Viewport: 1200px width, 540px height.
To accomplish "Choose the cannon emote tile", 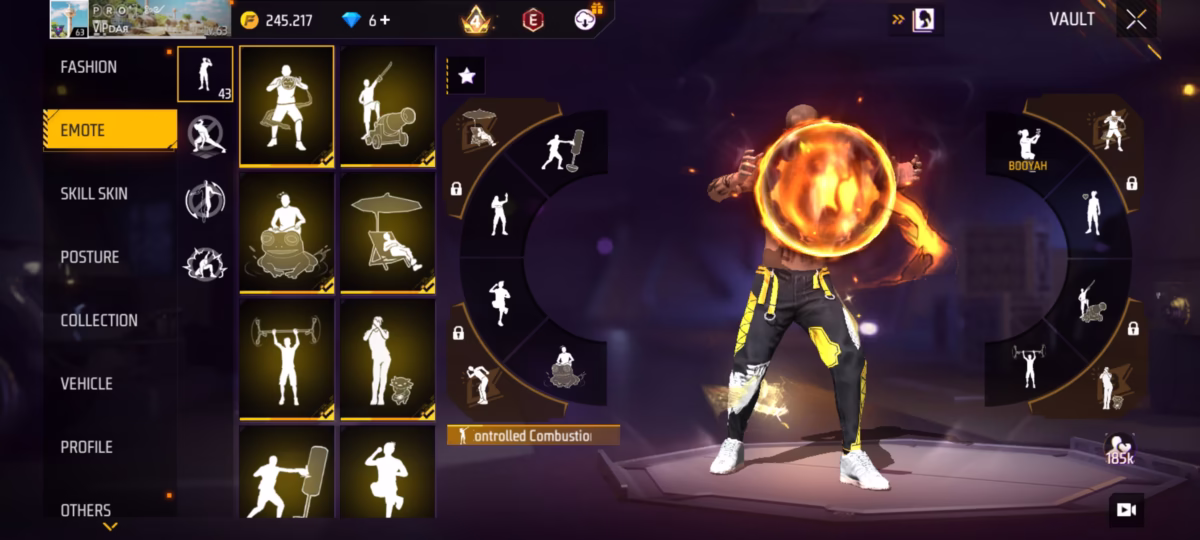I will pyautogui.click(x=388, y=105).
